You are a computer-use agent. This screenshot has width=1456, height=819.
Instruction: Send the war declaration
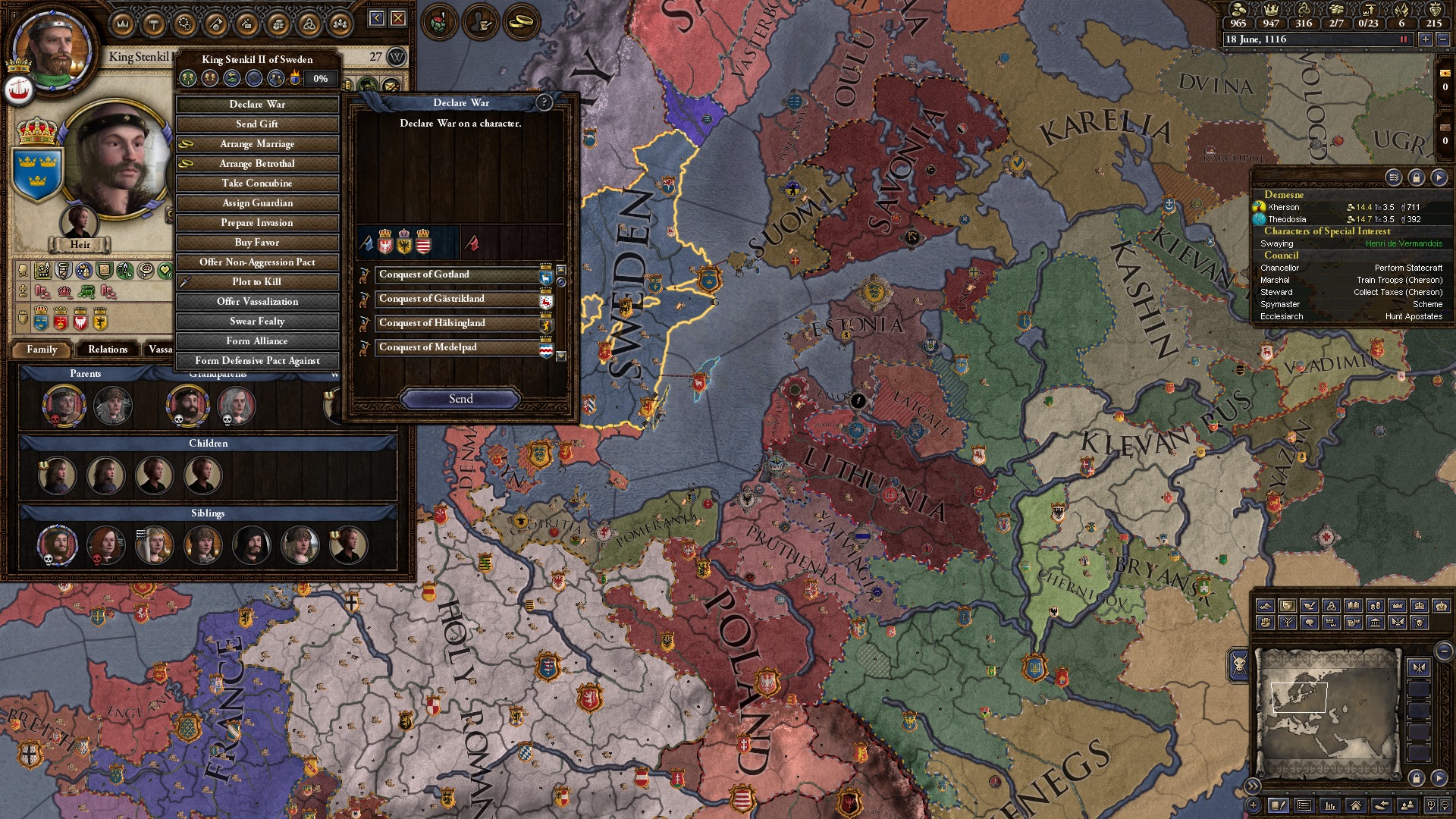(x=460, y=399)
